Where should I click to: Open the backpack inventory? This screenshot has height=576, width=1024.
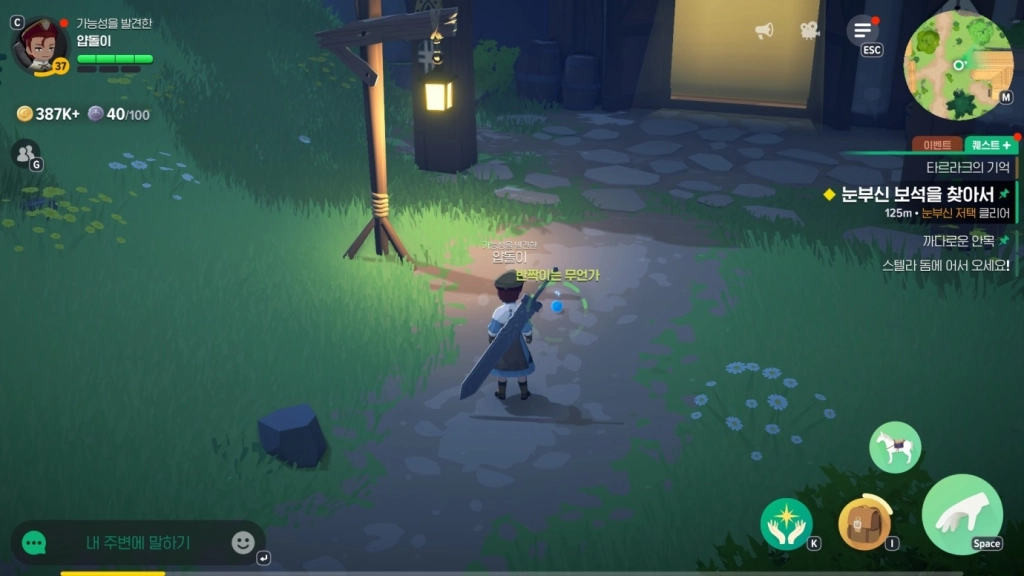point(863,523)
